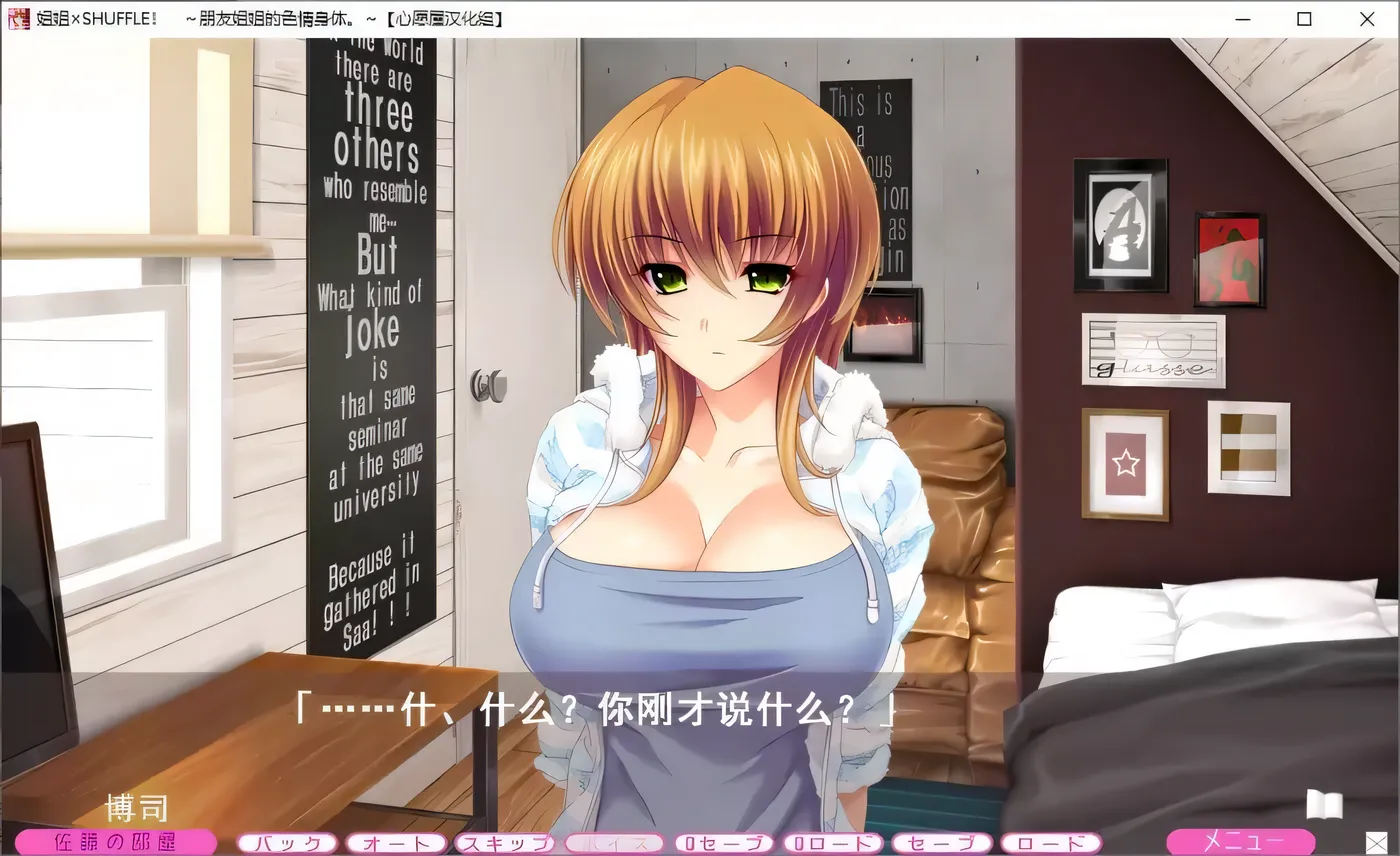The image size is (1400, 856).
Task: Click the 佐藤の邸屋 location banner
Action: click(x=113, y=842)
